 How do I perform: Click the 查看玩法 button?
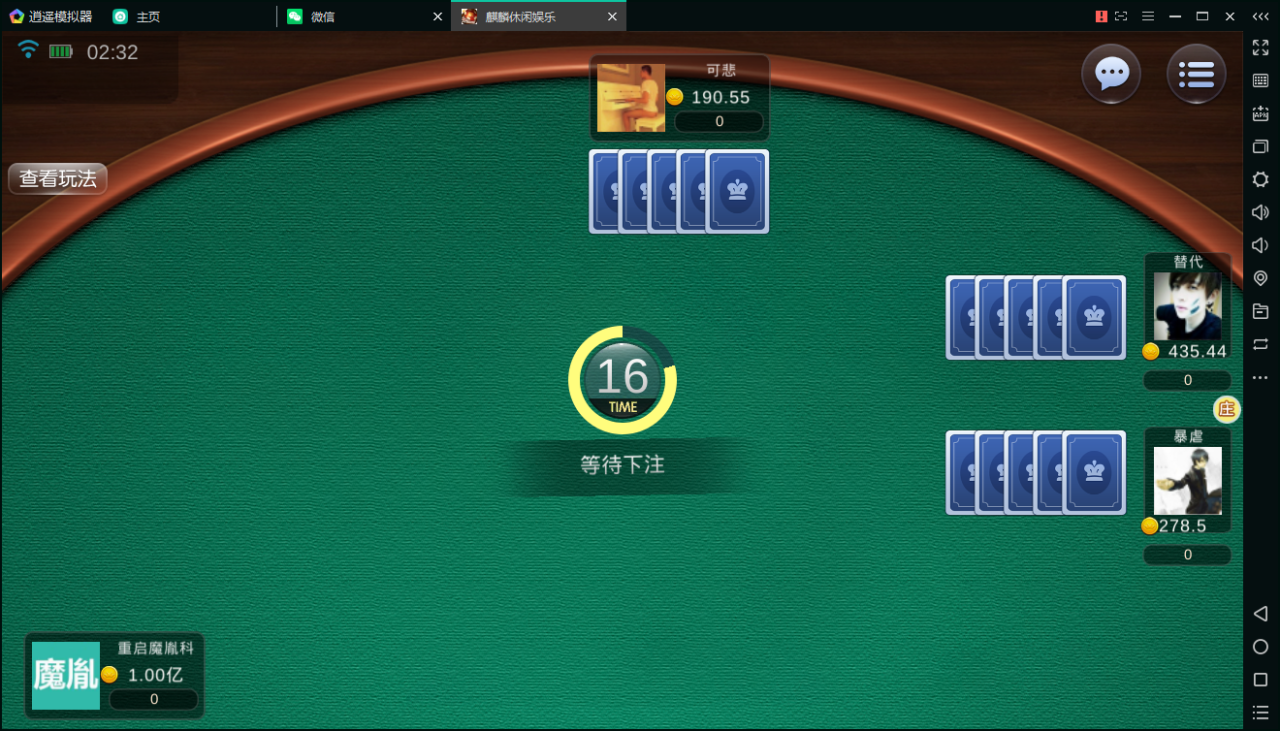pos(57,179)
